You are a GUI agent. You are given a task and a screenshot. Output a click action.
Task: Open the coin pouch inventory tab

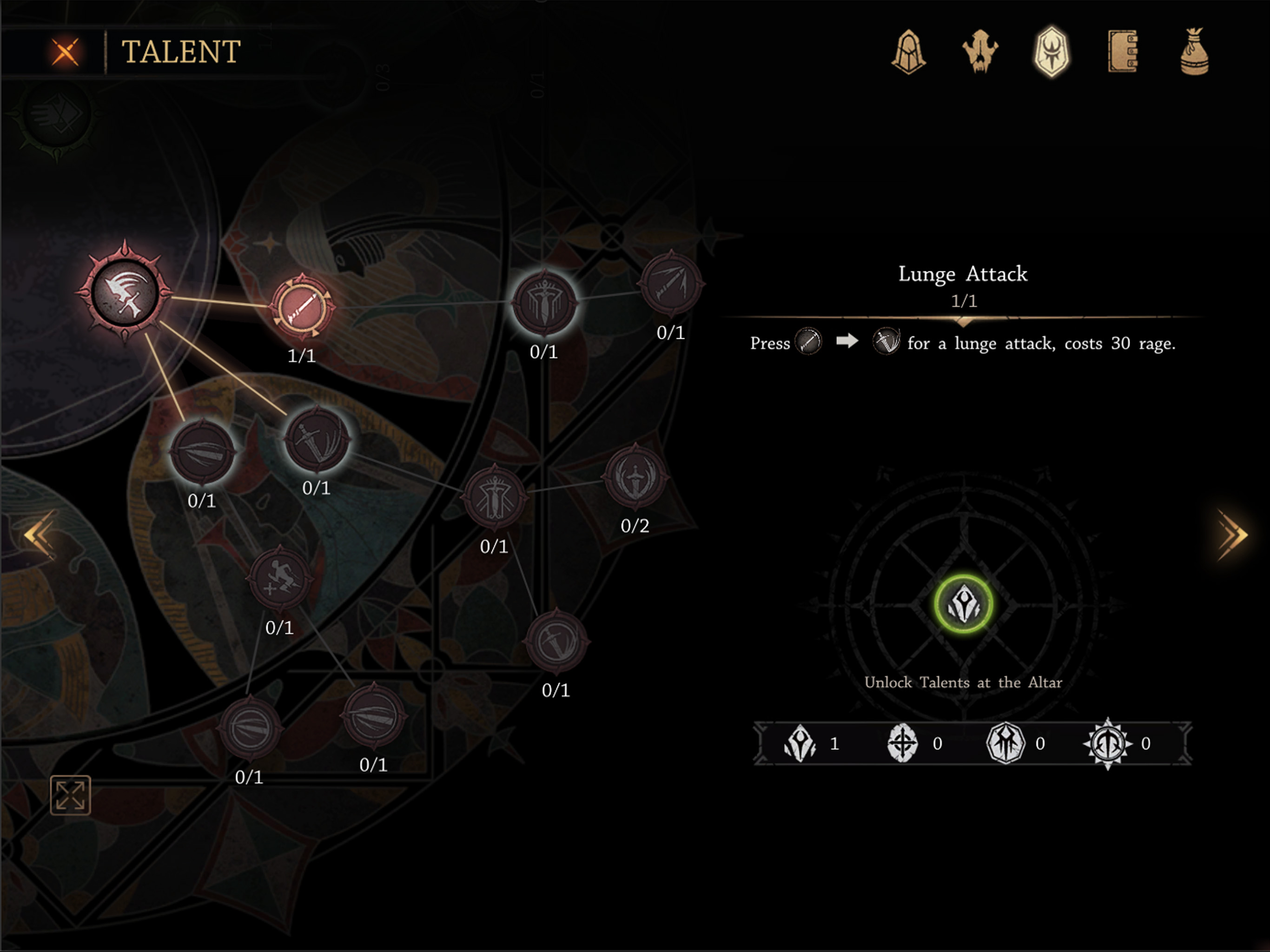pos(1194,52)
